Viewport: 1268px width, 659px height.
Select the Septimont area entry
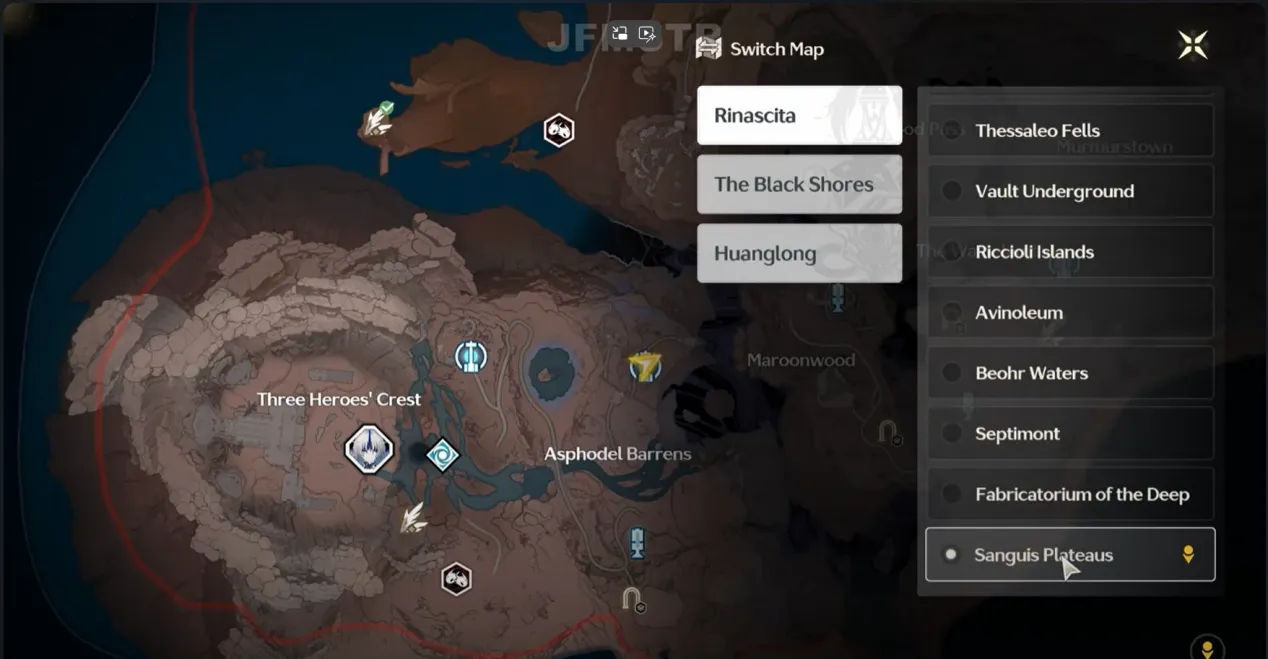[1070, 434]
